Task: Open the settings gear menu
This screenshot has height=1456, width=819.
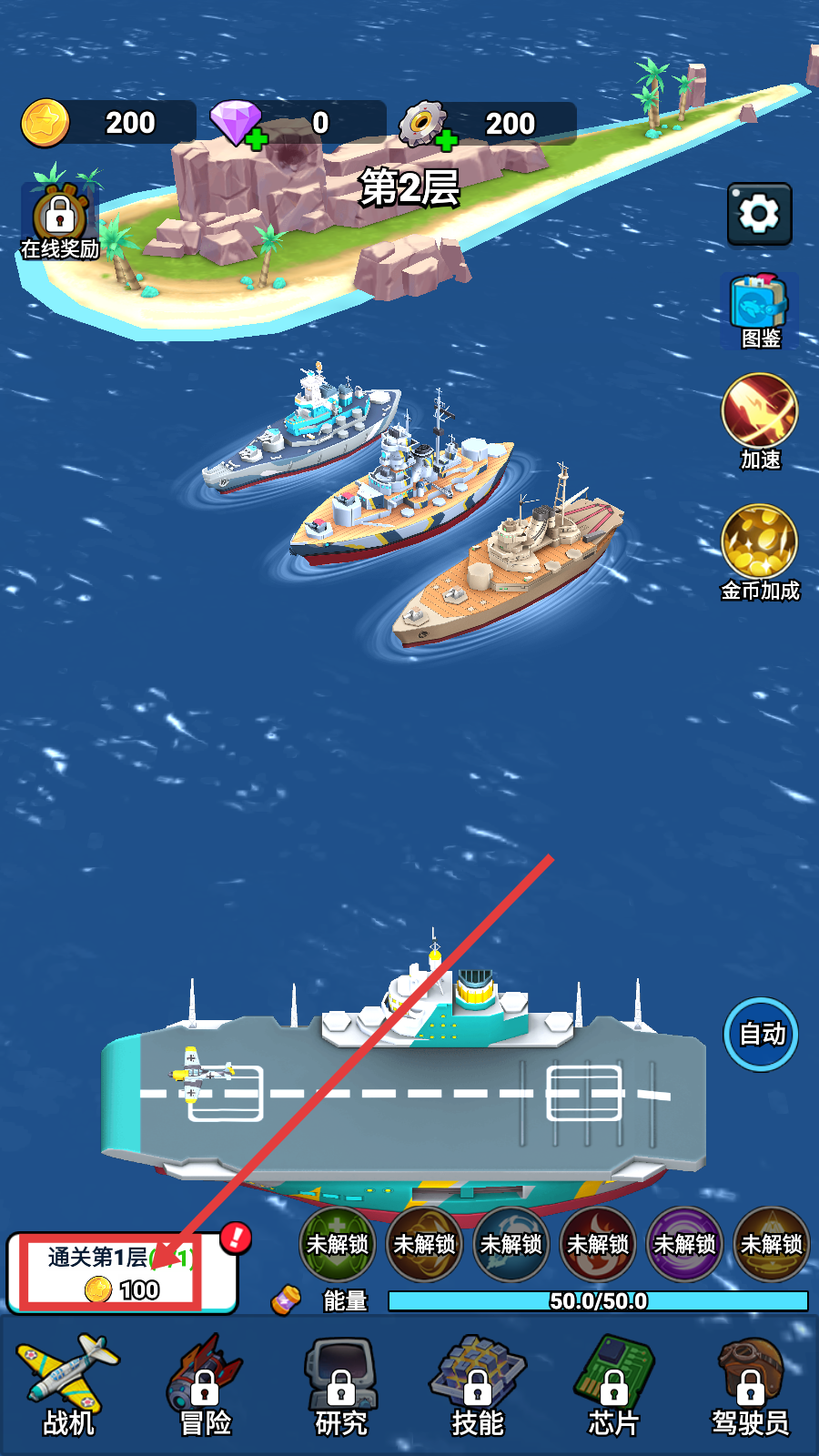Action: pos(759,214)
